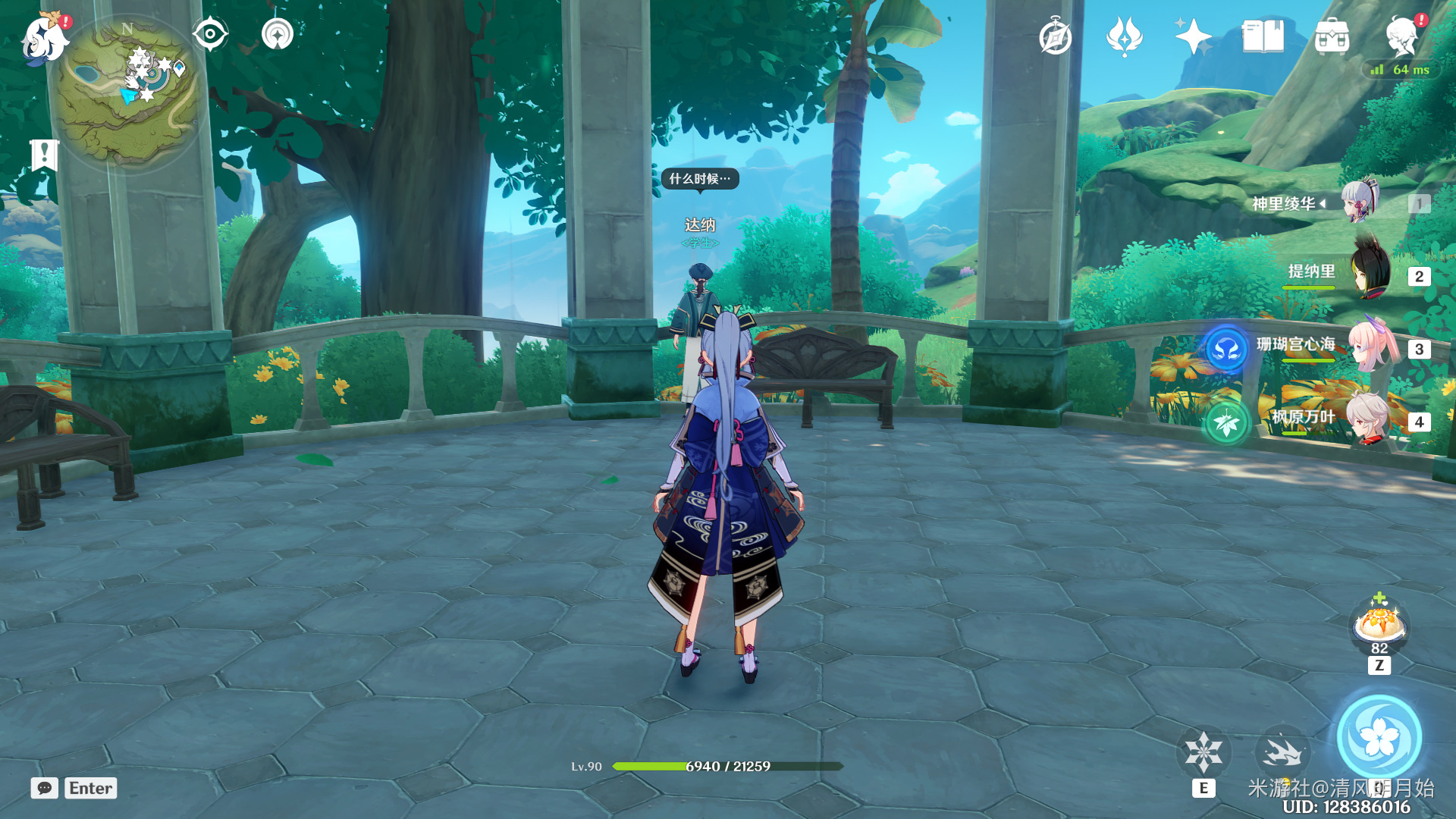1456x819 pixels.
Task: Open the backpack inventory
Action: 1332,37
